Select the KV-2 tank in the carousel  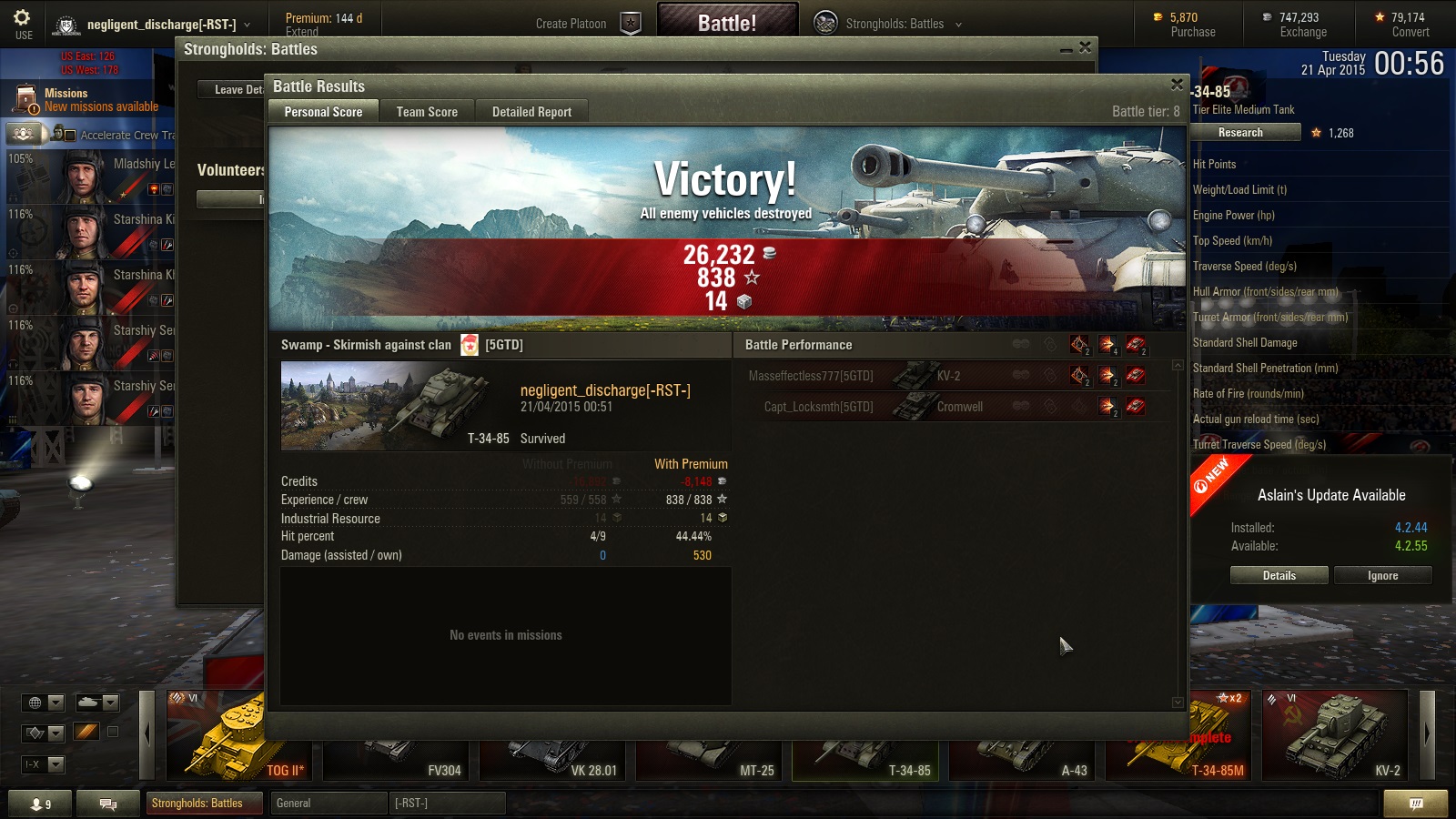click(x=1335, y=735)
